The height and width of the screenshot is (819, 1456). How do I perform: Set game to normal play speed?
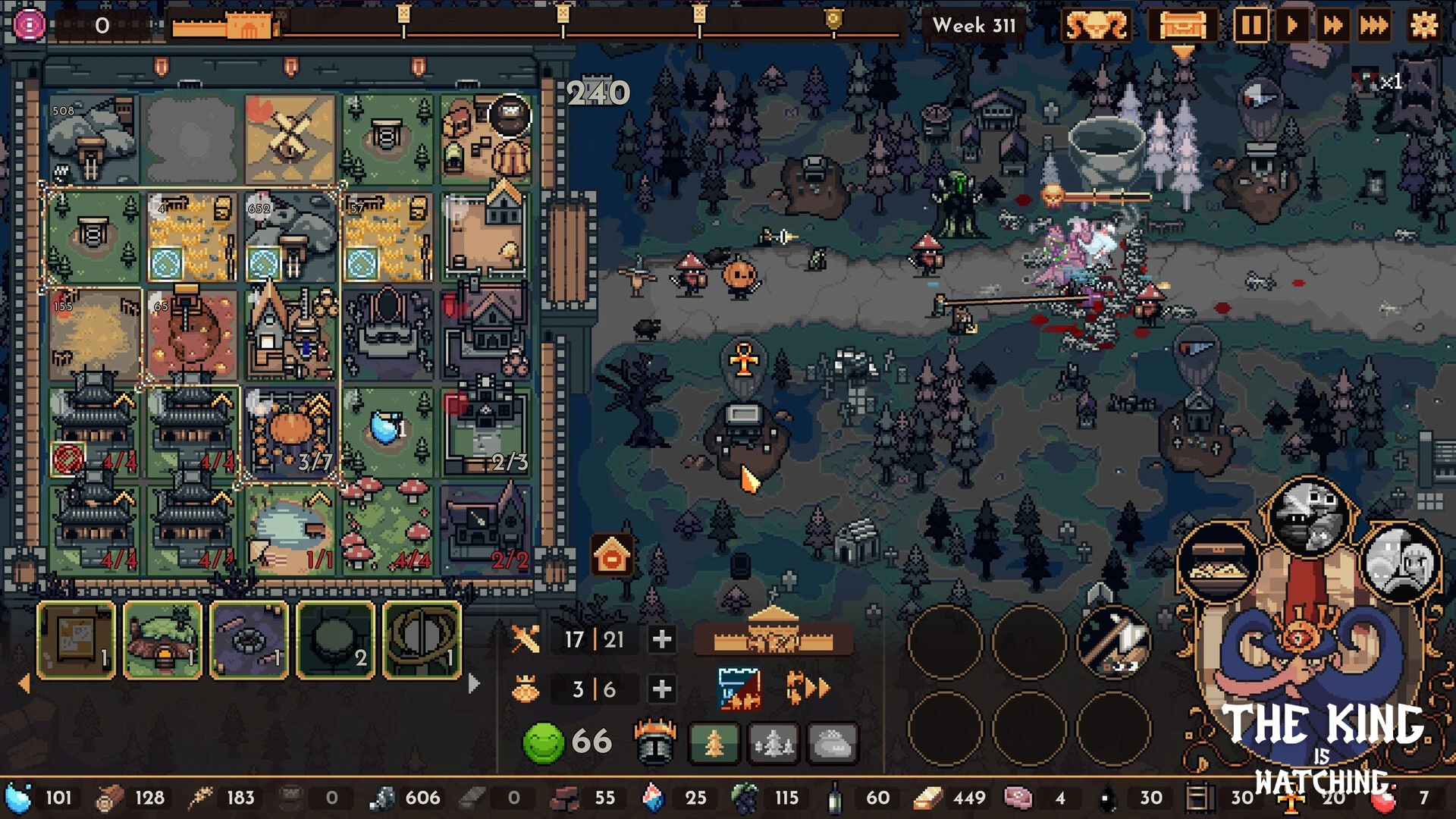pos(1291,26)
